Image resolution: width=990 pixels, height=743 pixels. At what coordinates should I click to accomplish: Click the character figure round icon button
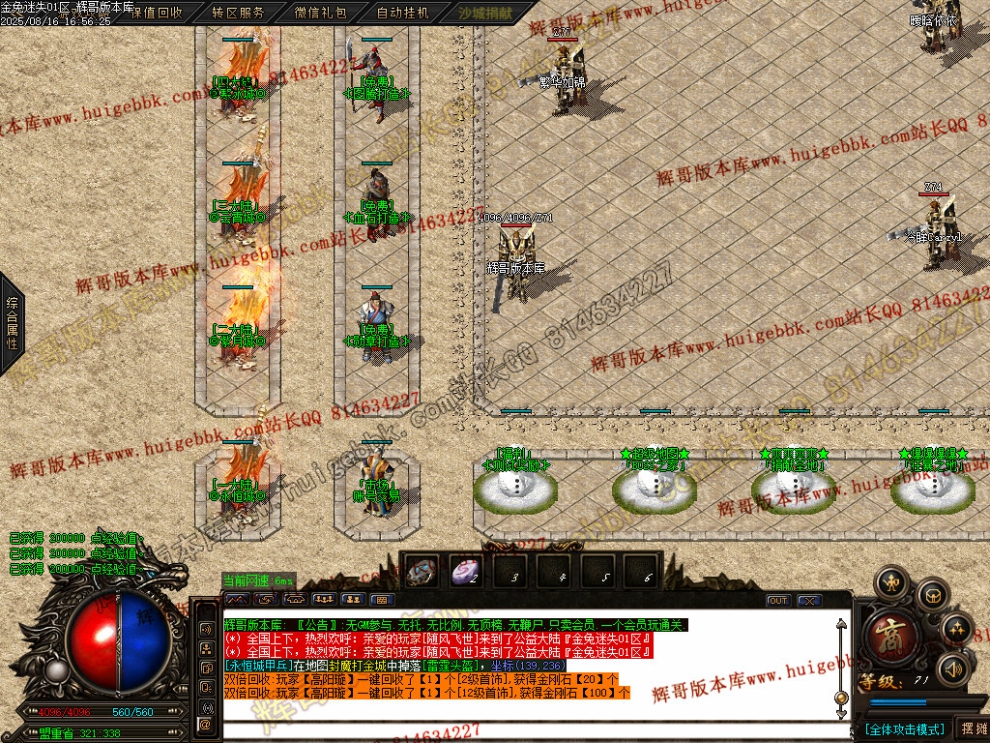[x=890, y=583]
